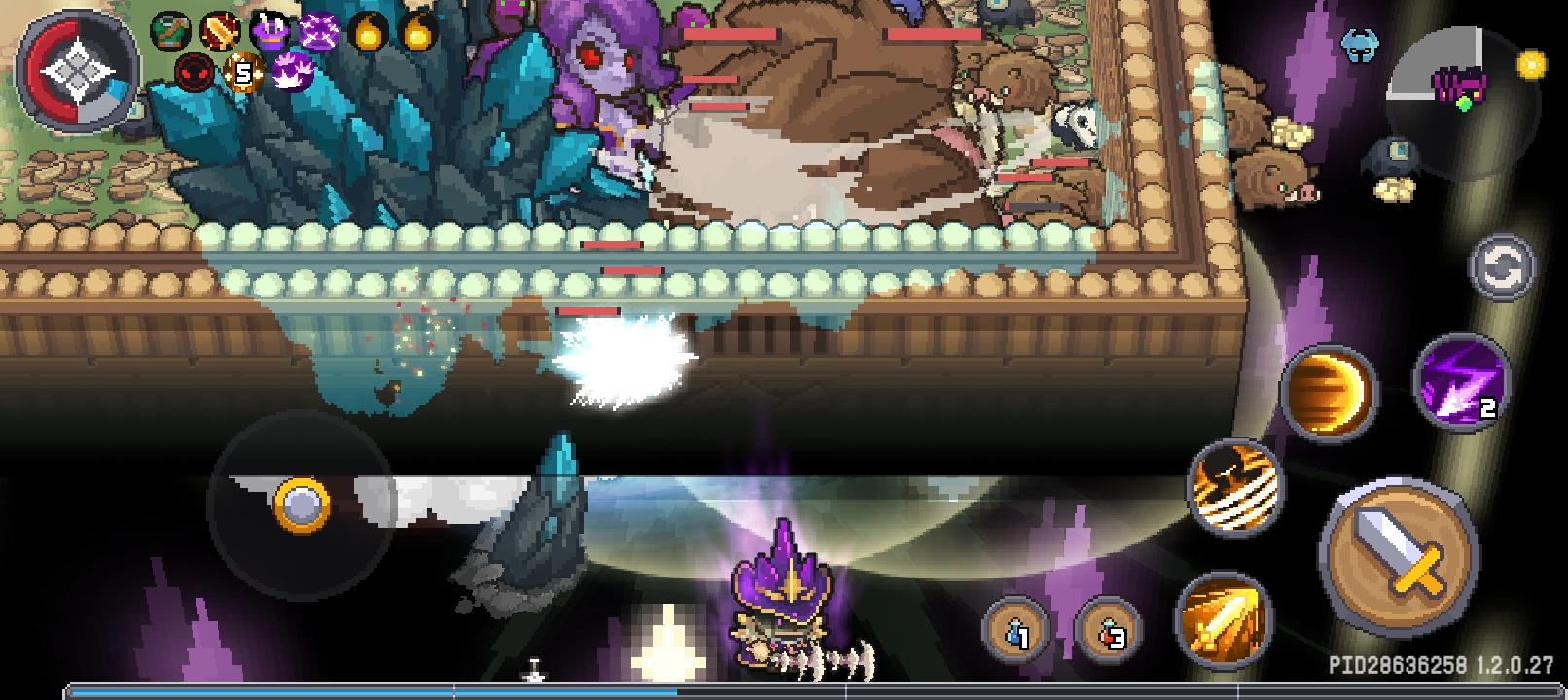Cast the golden sword dash skill
Image resolution: width=1568 pixels, height=700 pixels.
[x=1222, y=618]
